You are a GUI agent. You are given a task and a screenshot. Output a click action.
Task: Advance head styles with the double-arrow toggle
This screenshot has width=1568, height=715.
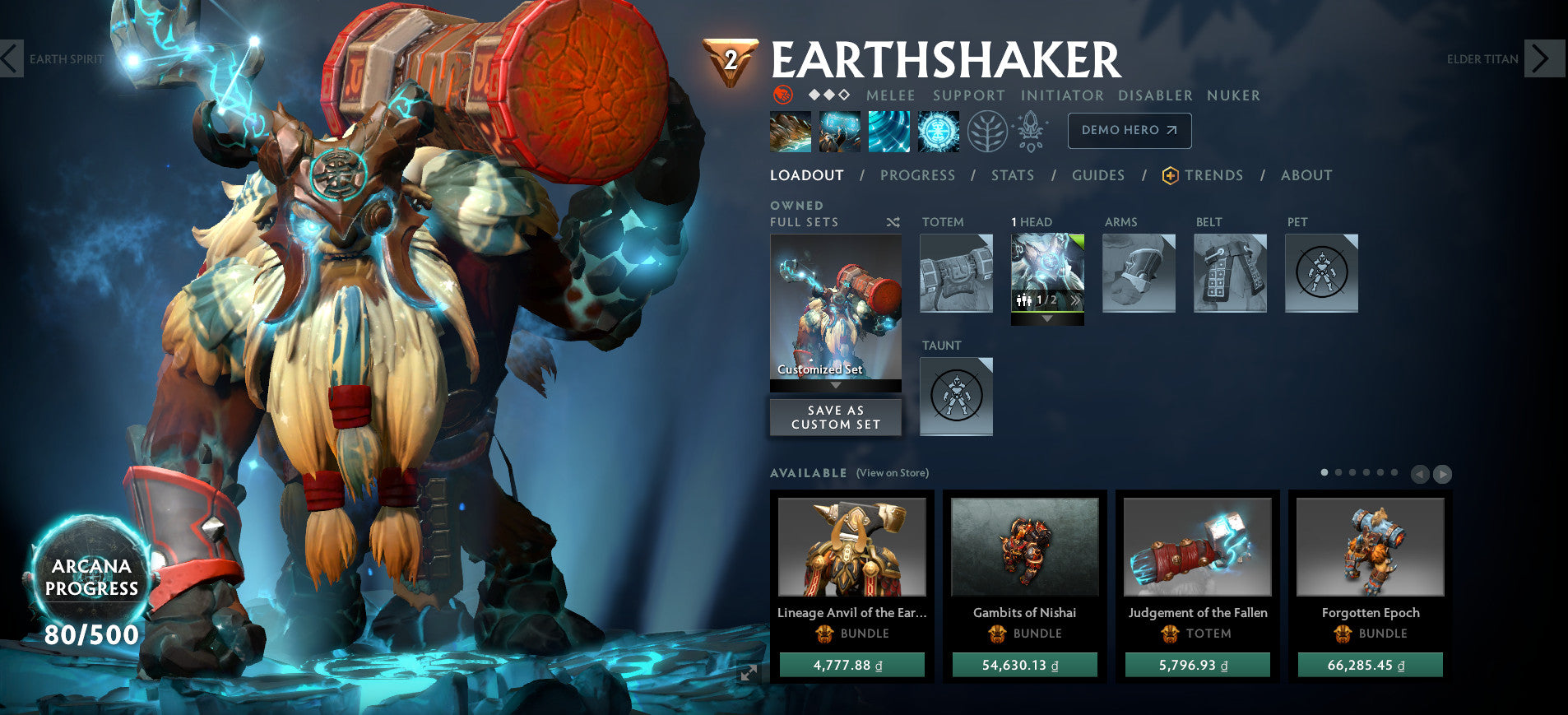1076,299
